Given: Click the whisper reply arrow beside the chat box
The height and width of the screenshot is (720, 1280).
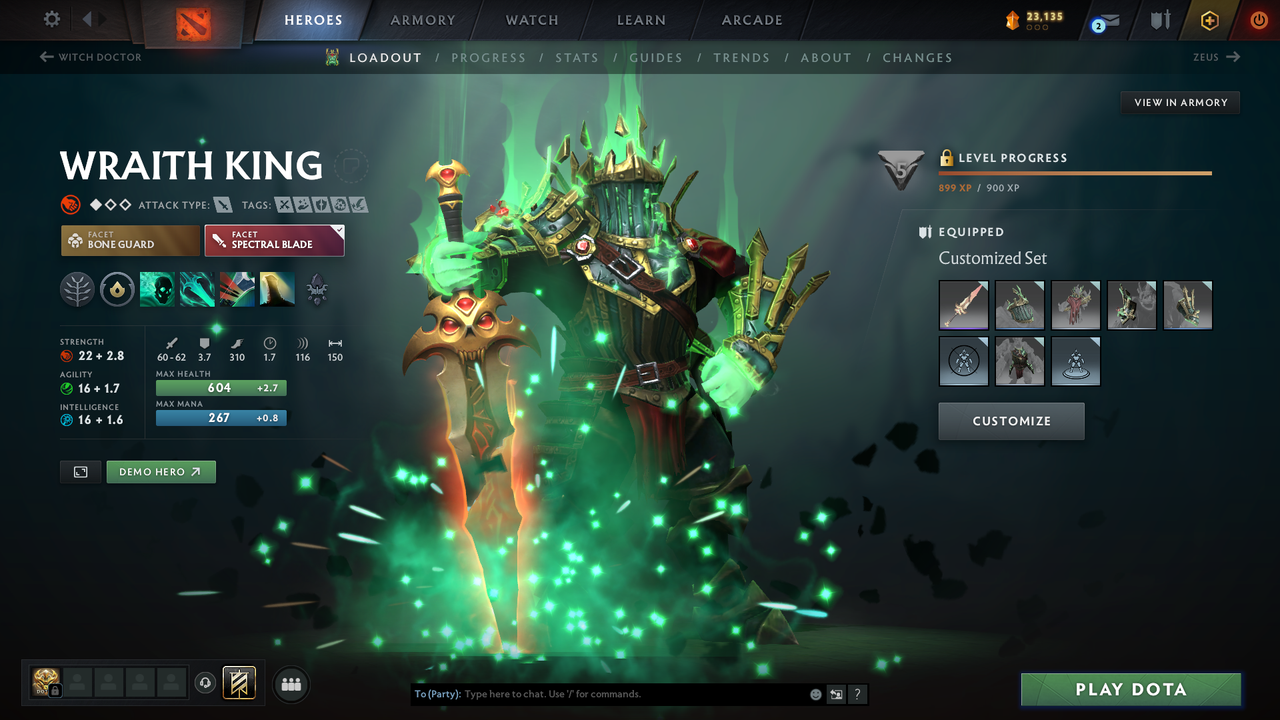Looking at the screenshot, I should [x=836, y=693].
